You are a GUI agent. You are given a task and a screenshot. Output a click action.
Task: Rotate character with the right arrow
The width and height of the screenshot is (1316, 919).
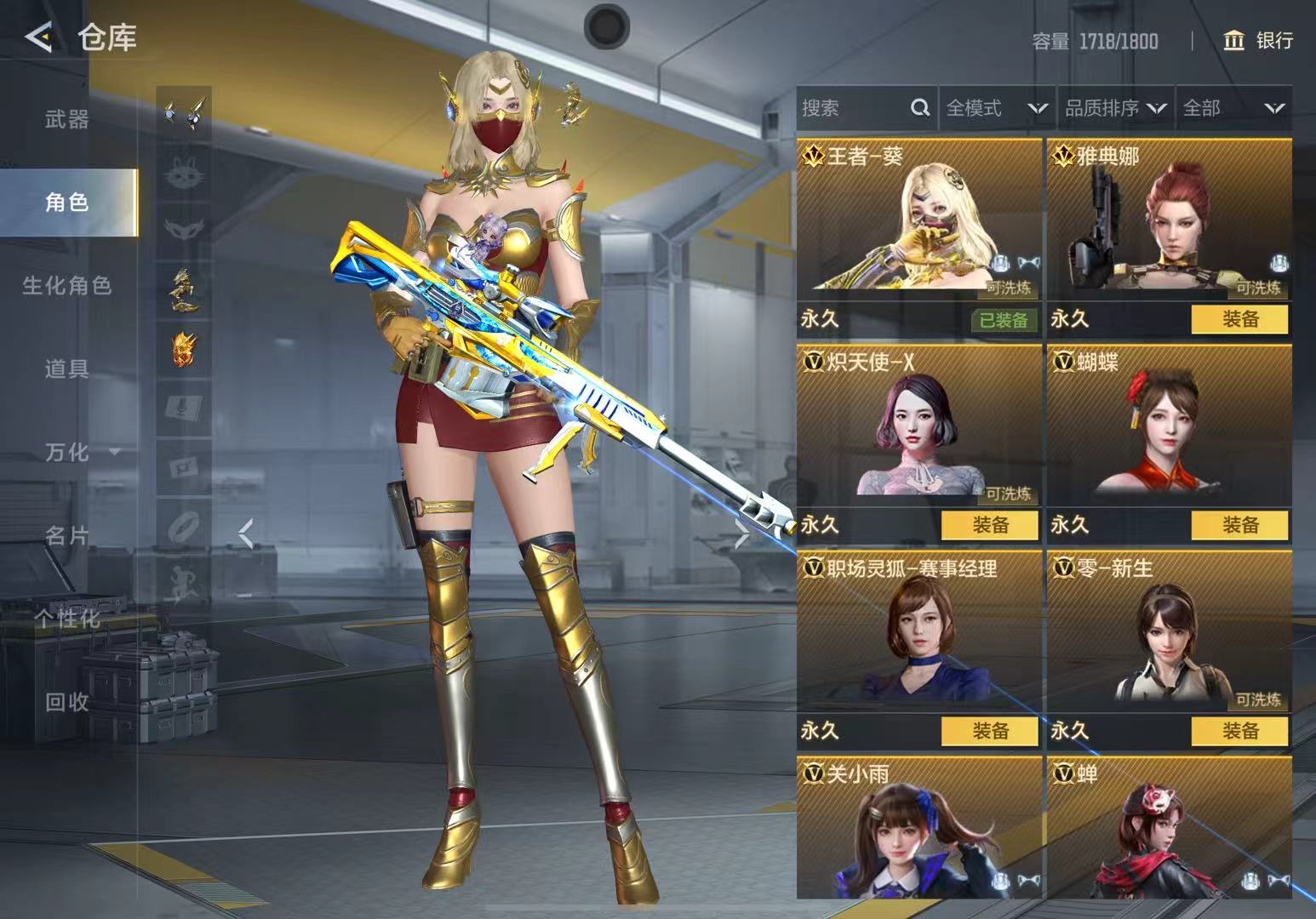click(741, 535)
